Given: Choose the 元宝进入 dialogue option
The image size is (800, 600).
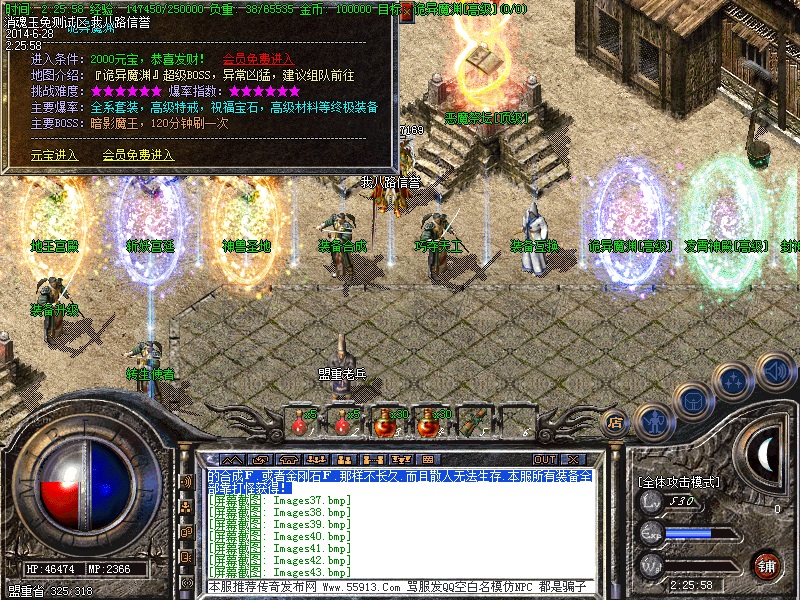Looking at the screenshot, I should (54, 155).
